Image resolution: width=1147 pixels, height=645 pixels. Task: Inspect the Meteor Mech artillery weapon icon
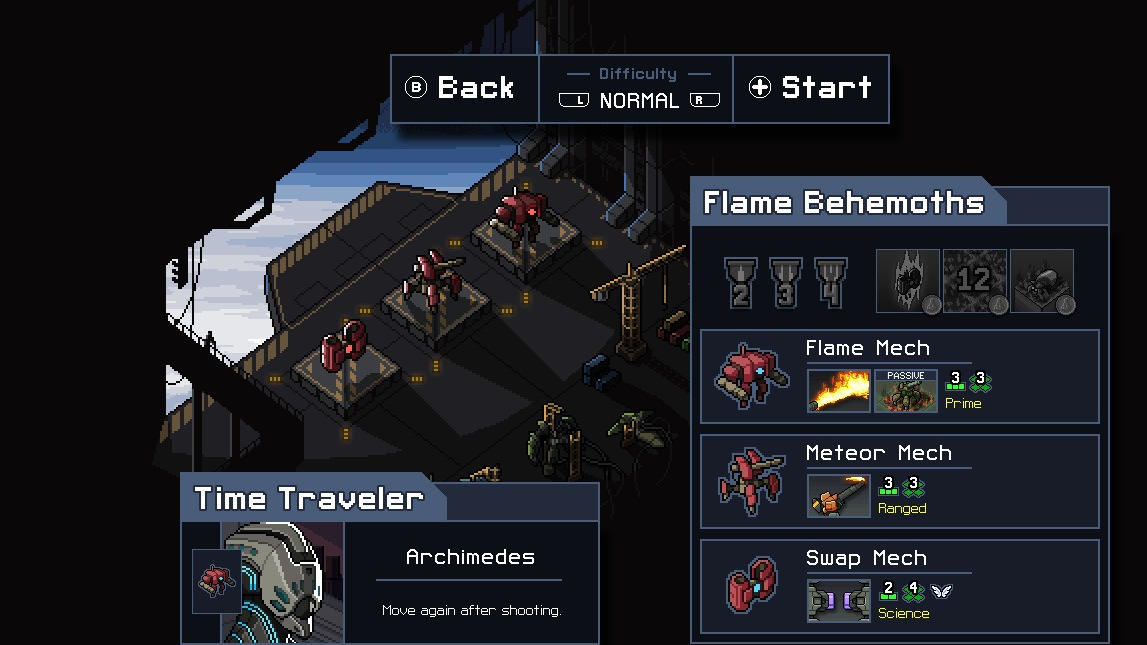point(839,496)
